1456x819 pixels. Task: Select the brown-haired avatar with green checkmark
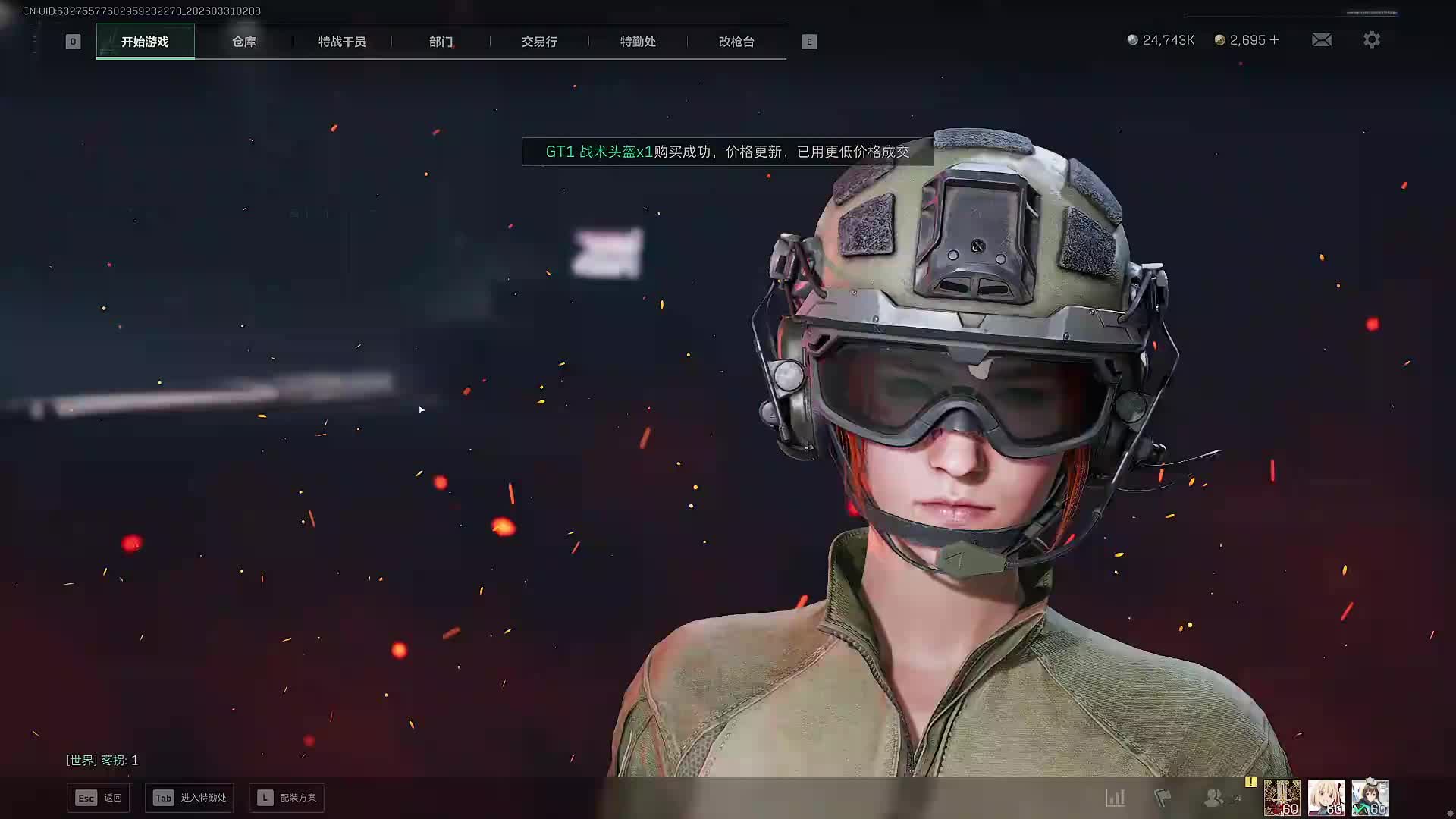click(x=1370, y=798)
